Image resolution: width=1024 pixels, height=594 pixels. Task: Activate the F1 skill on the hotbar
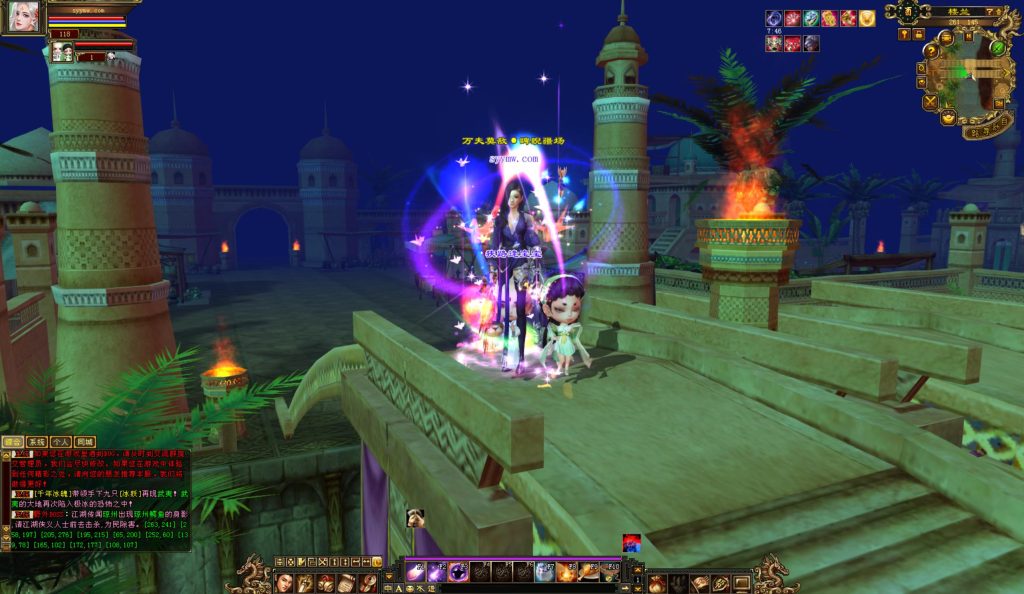click(x=415, y=573)
